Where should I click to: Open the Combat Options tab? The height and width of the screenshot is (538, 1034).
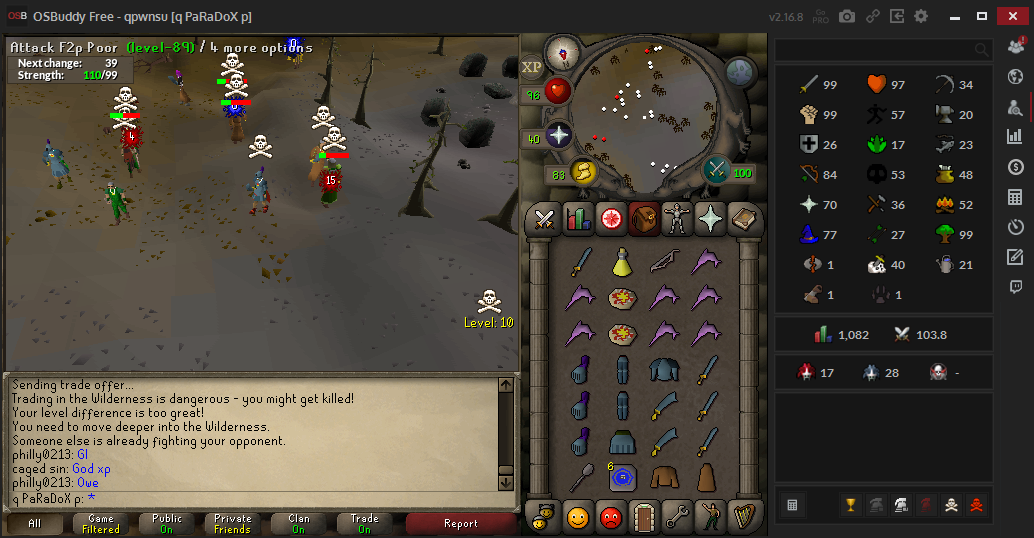pos(545,218)
